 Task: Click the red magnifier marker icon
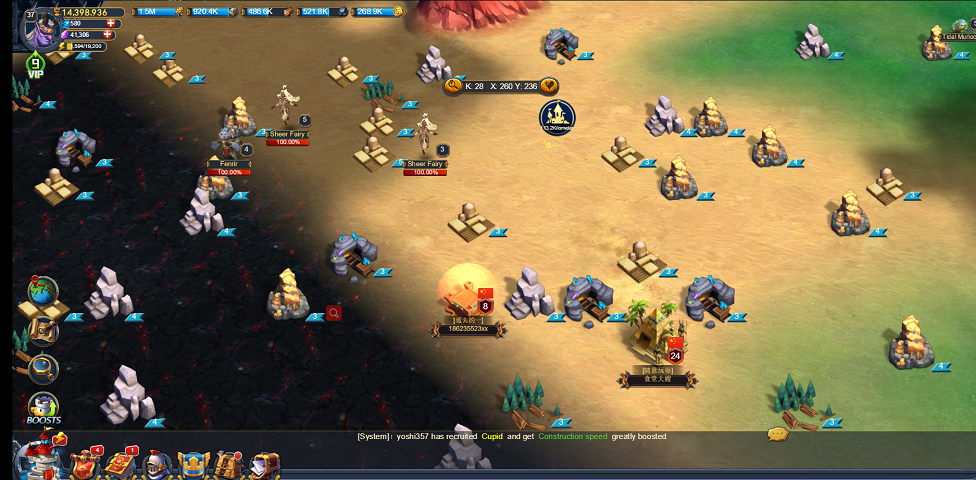pos(334,313)
